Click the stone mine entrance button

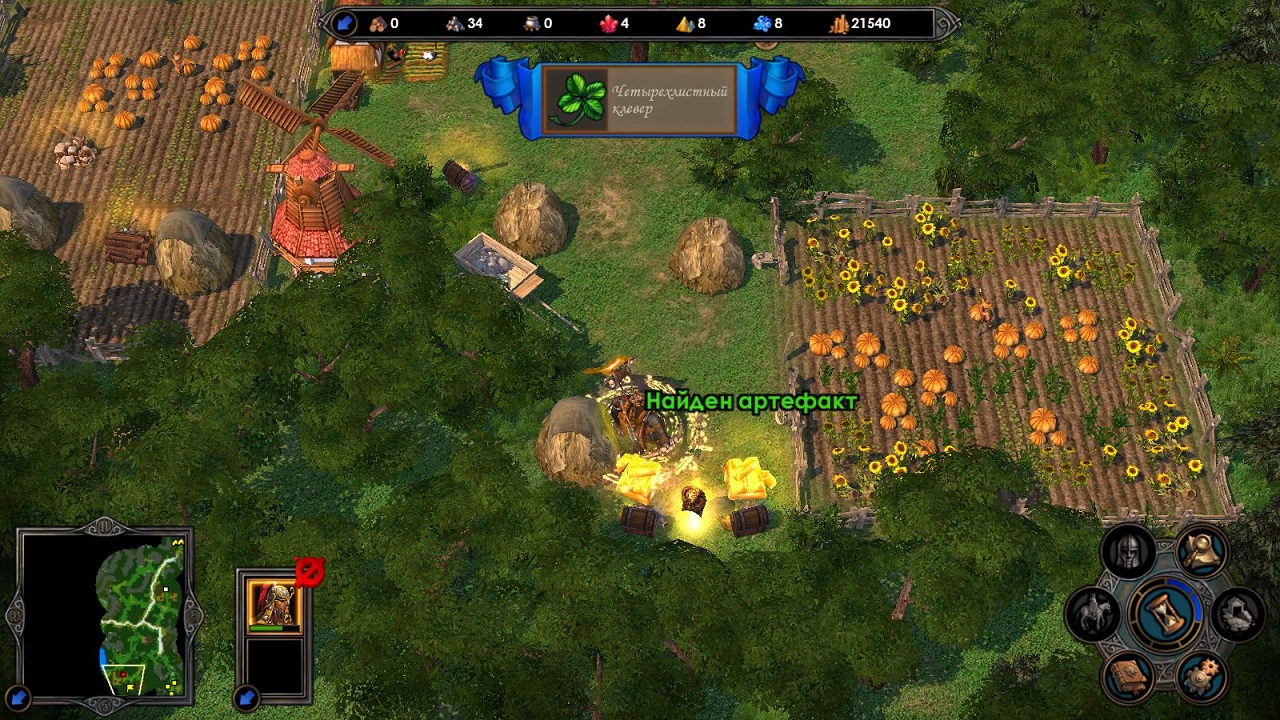(1238, 614)
